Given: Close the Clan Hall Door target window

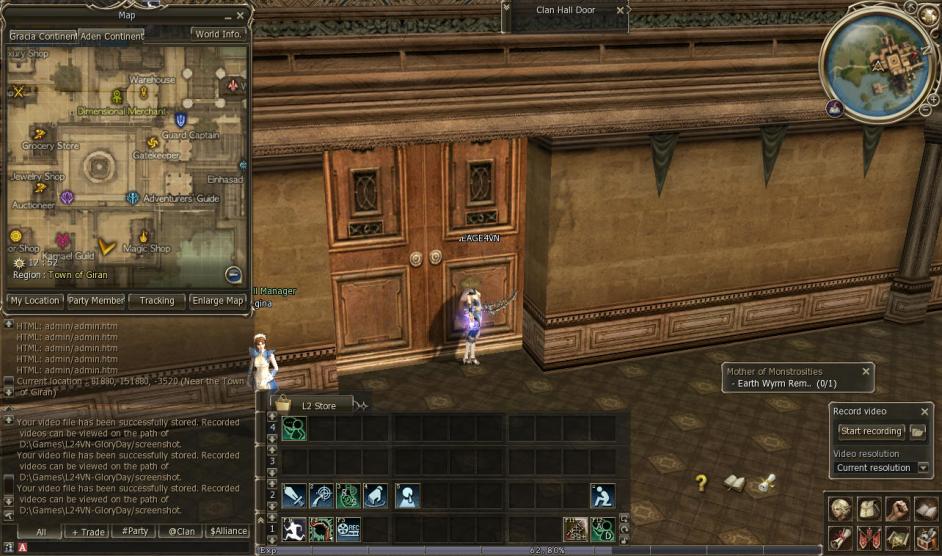Looking at the screenshot, I should click(x=620, y=10).
